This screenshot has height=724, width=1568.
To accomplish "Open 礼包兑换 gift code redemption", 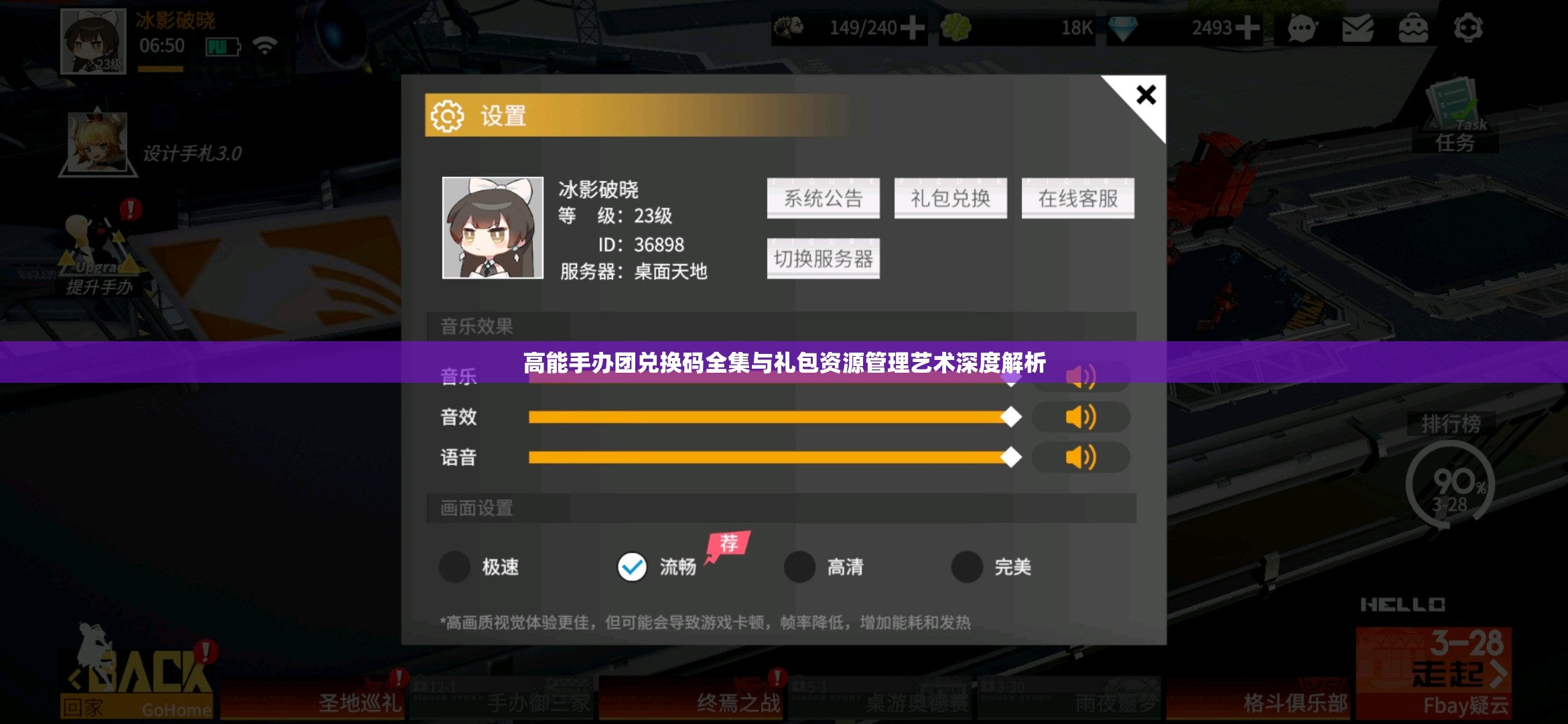I will [950, 198].
